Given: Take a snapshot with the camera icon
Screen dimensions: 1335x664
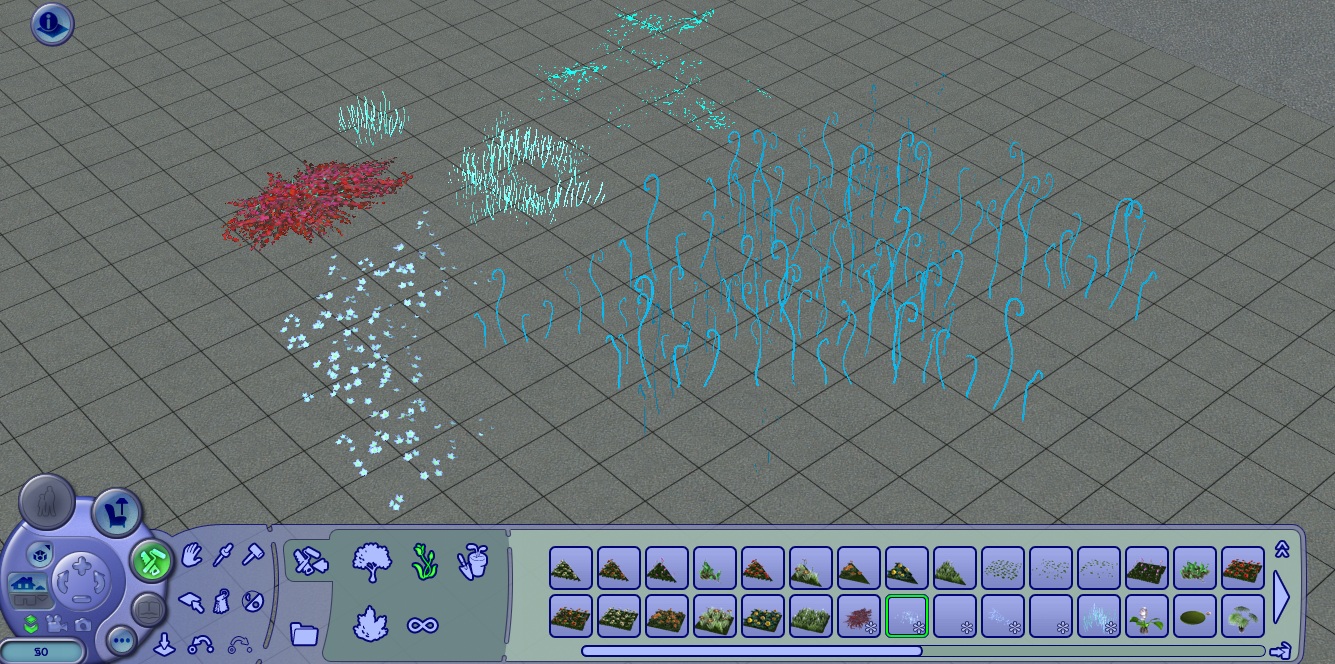Looking at the screenshot, I should pyautogui.click(x=82, y=624).
